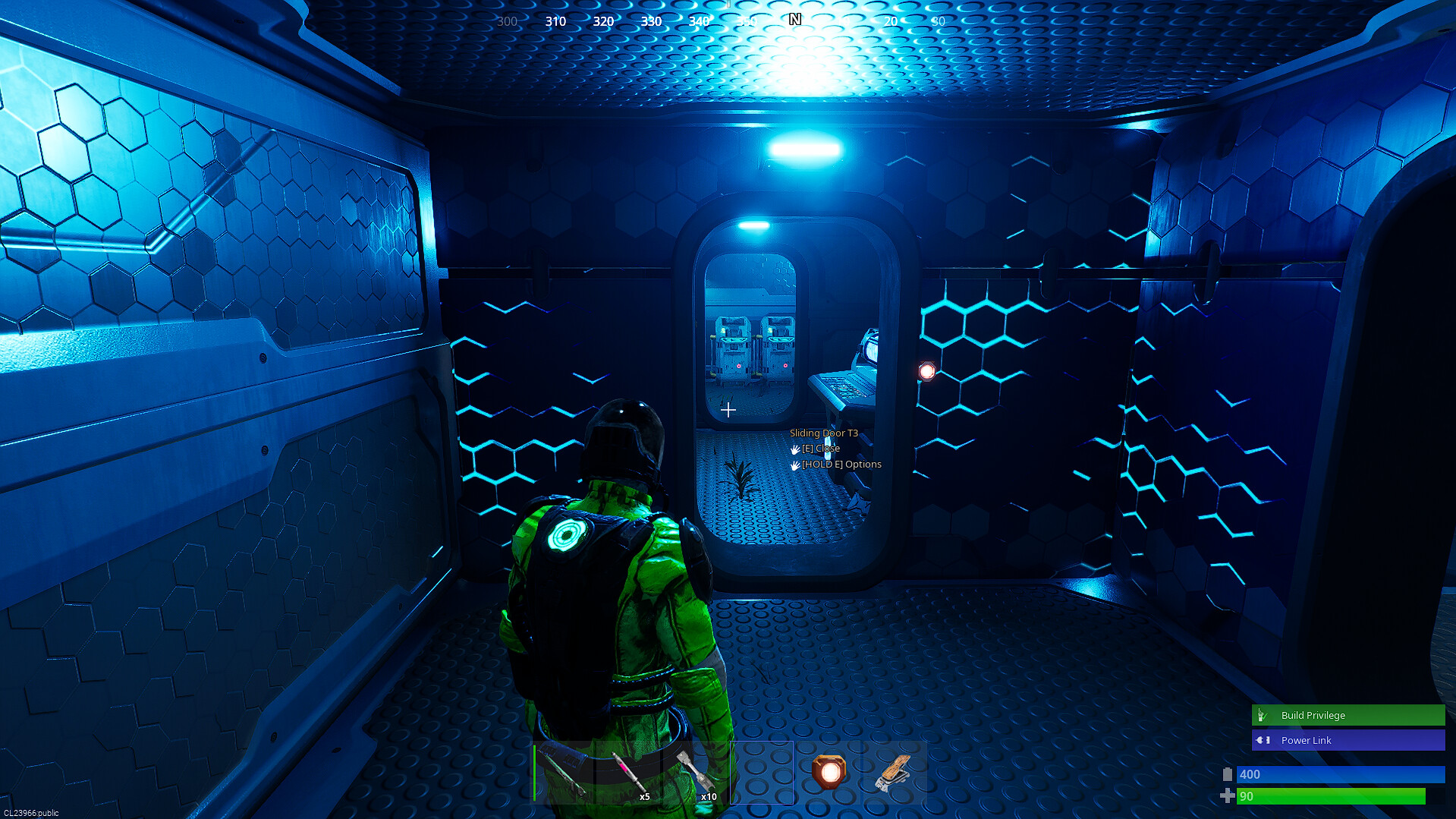This screenshot has width=1456, height=819.
Task: Toggle the Sliding Door T3 closed via prompt
Action: tap(819, 448)
